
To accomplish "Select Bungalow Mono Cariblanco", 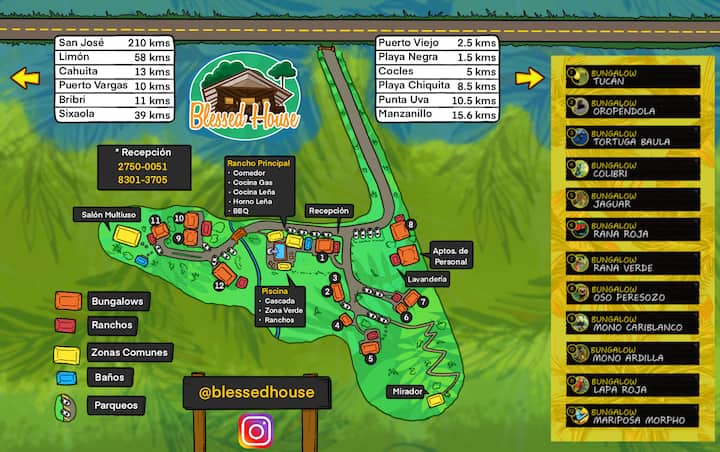I will pos(632,323).
